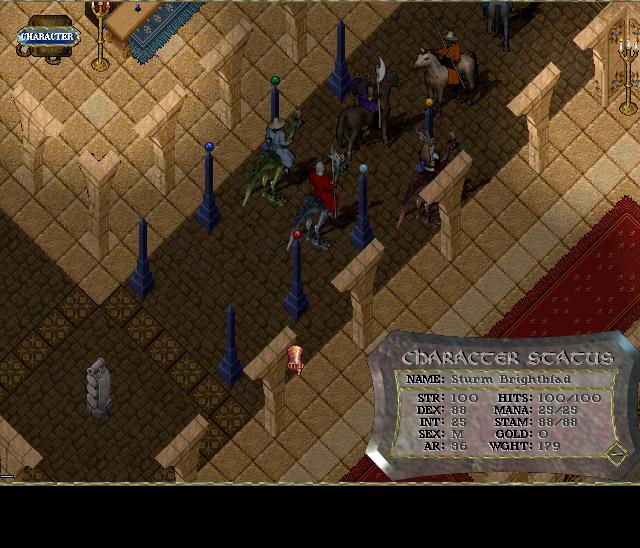Open the Character paperdoll button
The width and height of the screenshot is (640, 548).
pos(49,37)
